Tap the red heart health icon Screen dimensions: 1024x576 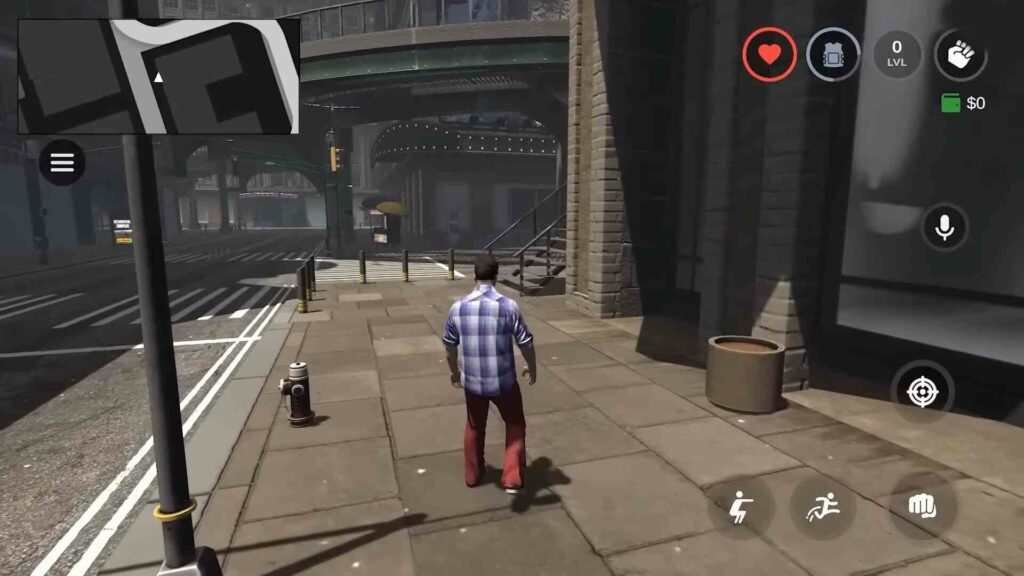(x=769, y=54)
